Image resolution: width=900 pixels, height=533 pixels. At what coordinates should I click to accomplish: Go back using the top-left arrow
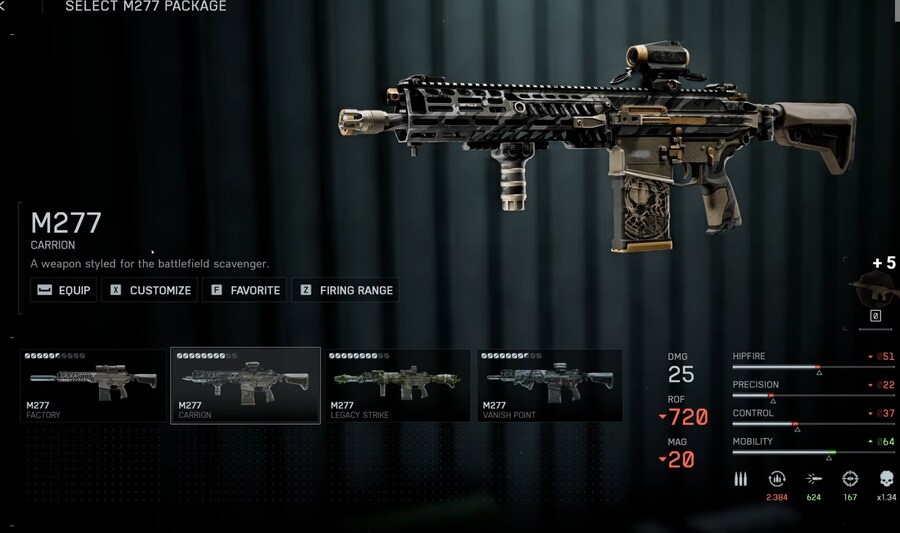(4, 7)
